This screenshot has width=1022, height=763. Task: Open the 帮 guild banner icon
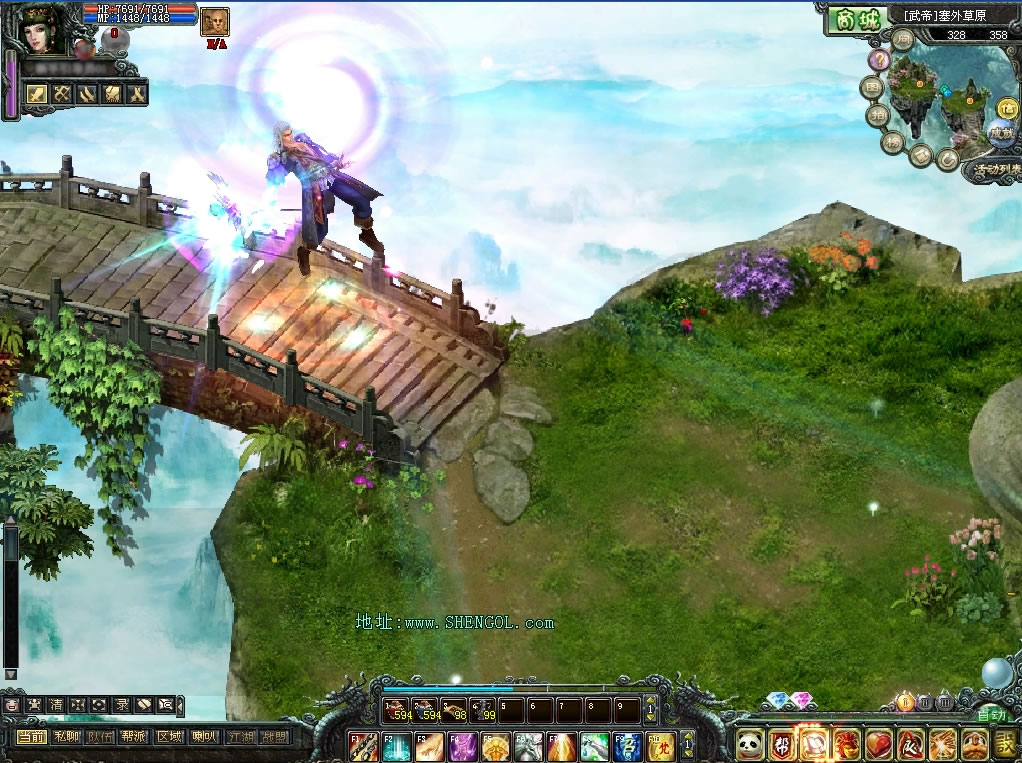click(782, 744)
